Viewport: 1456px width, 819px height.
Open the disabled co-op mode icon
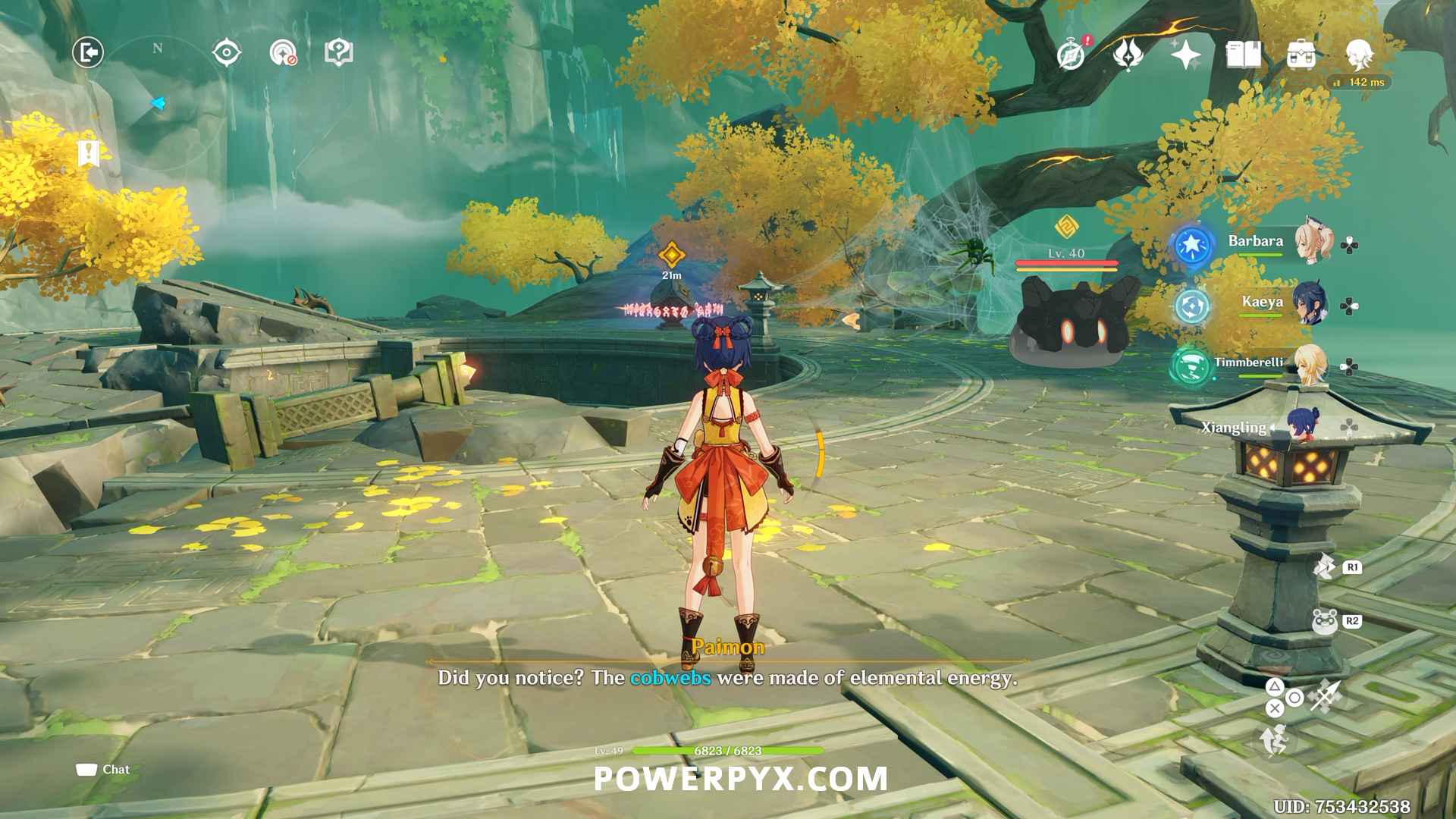(x=283, y=53)
